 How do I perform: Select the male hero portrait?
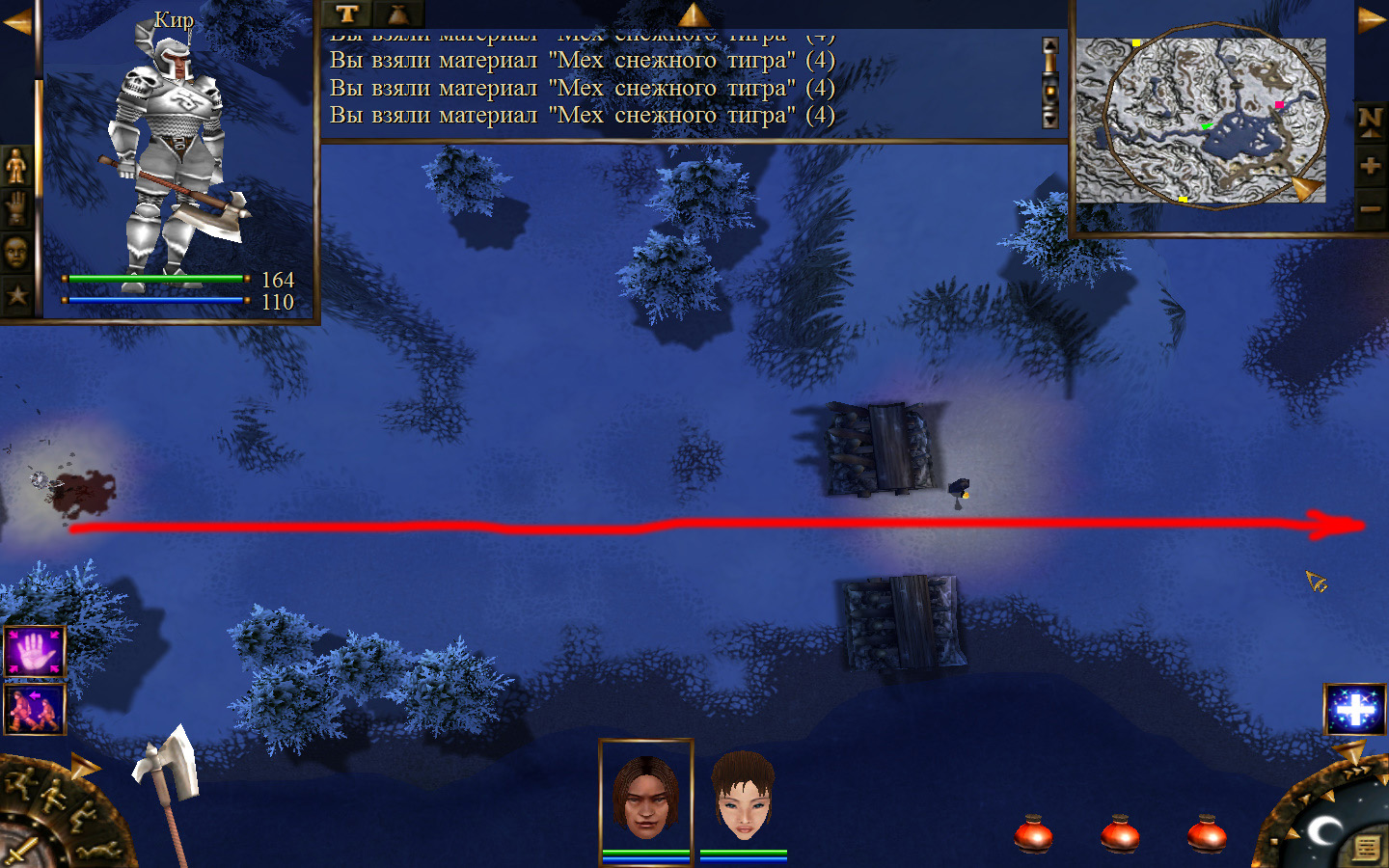pos(645,797)
